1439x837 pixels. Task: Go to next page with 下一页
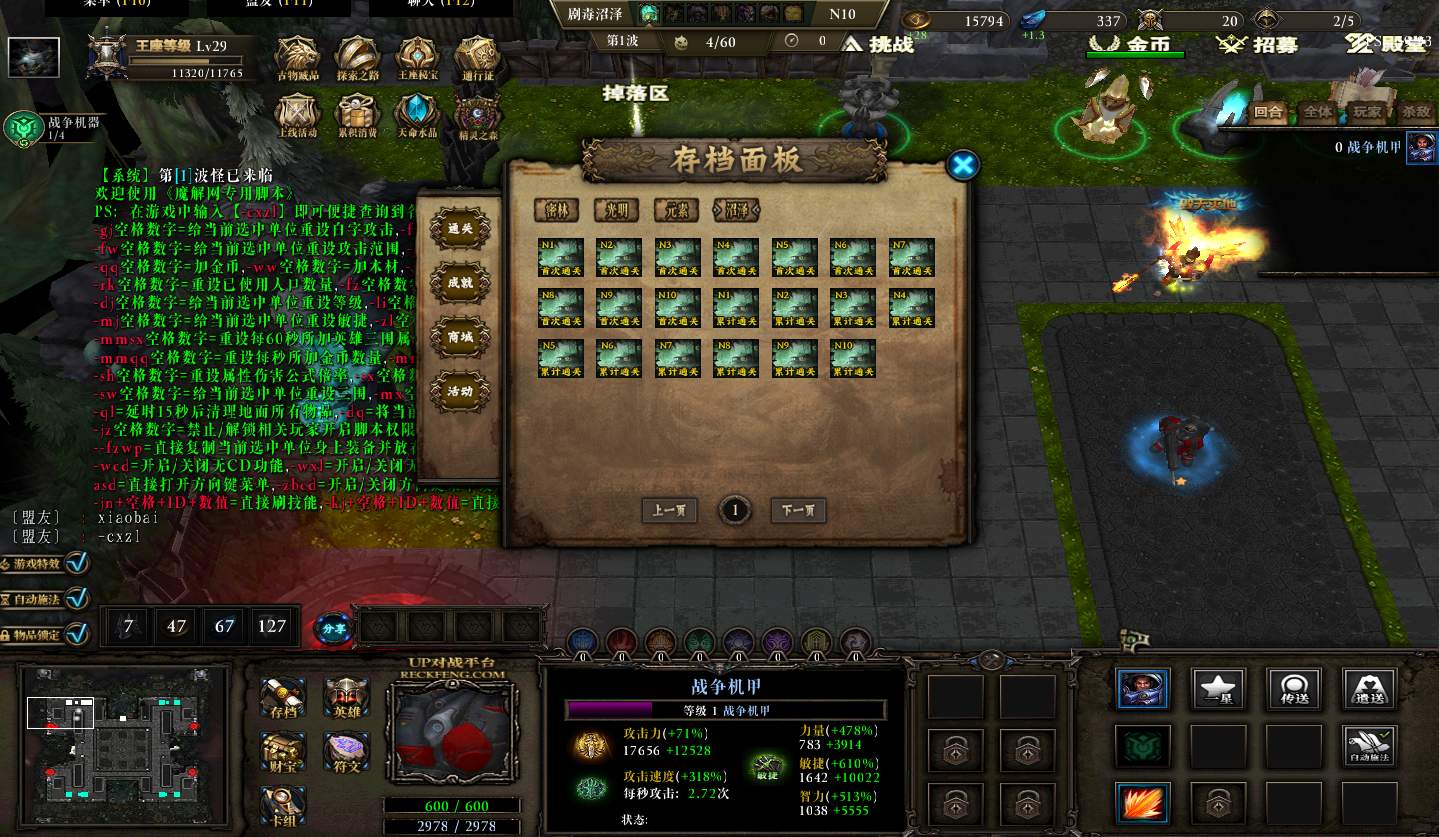point(798,510)
